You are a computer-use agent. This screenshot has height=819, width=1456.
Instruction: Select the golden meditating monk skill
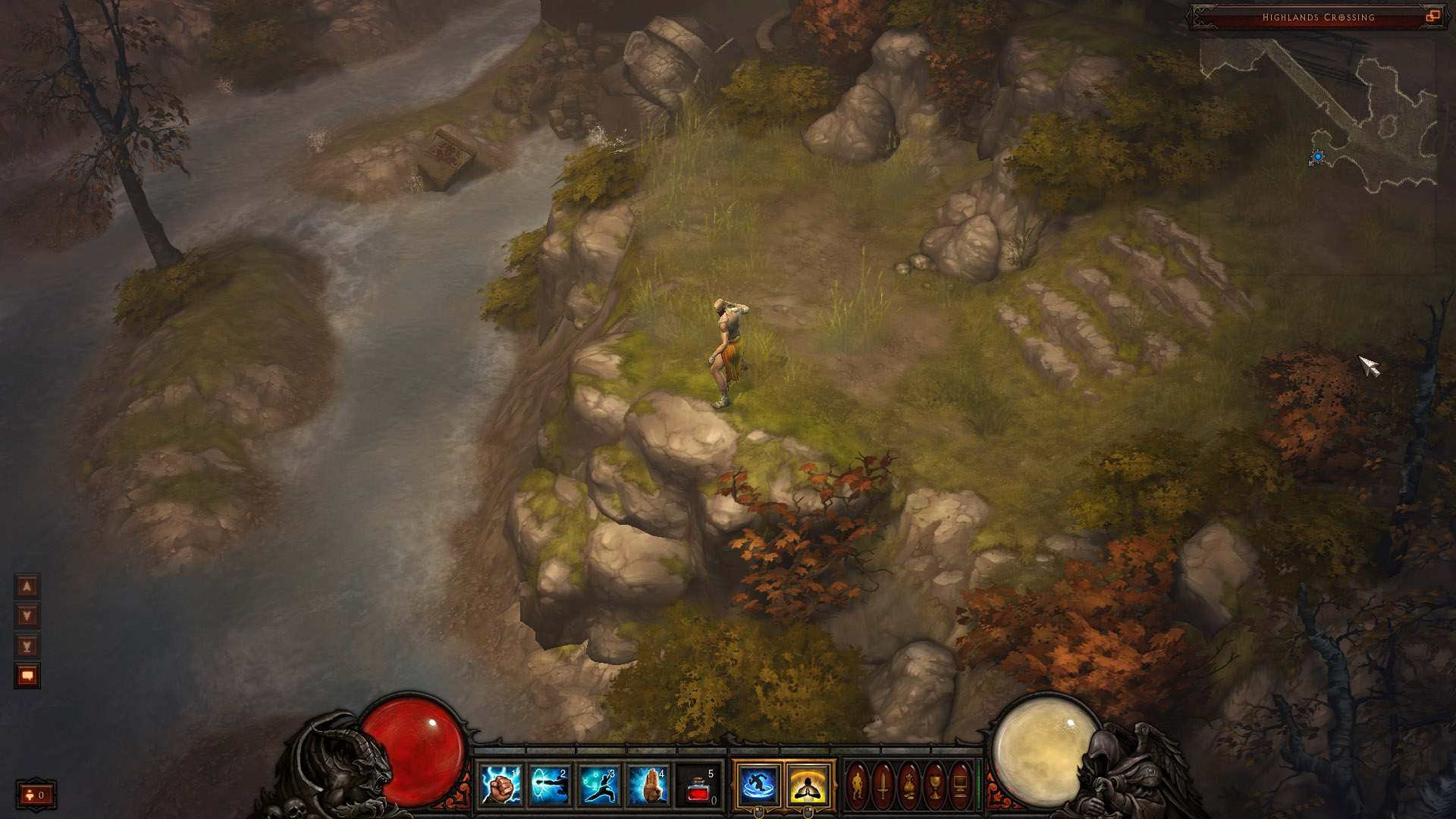tap(808, 784)
